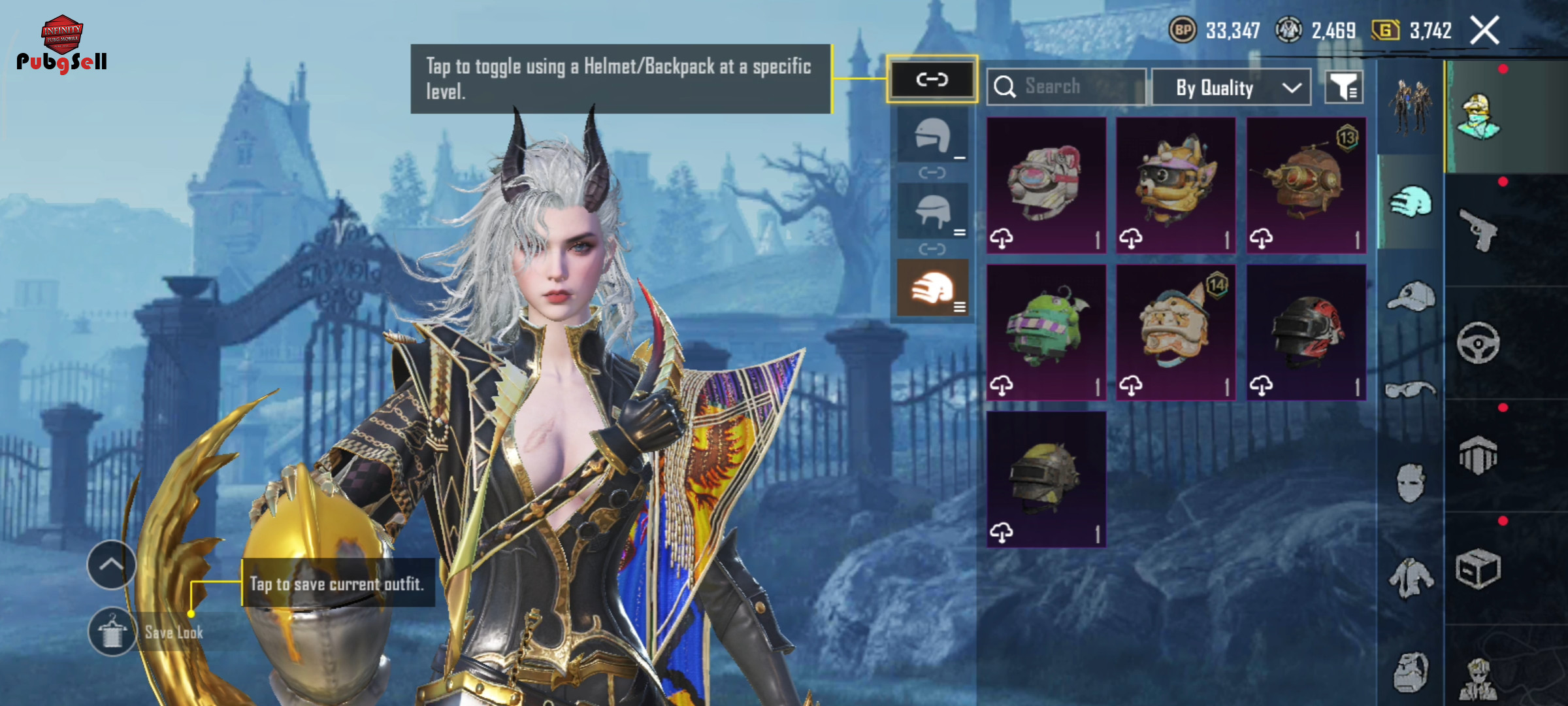Image resolution: width=1568 pixels, height=706 pixels.
Task: Switch to the steering wheel vehicles tab
Action: (x=1478, y=343)
